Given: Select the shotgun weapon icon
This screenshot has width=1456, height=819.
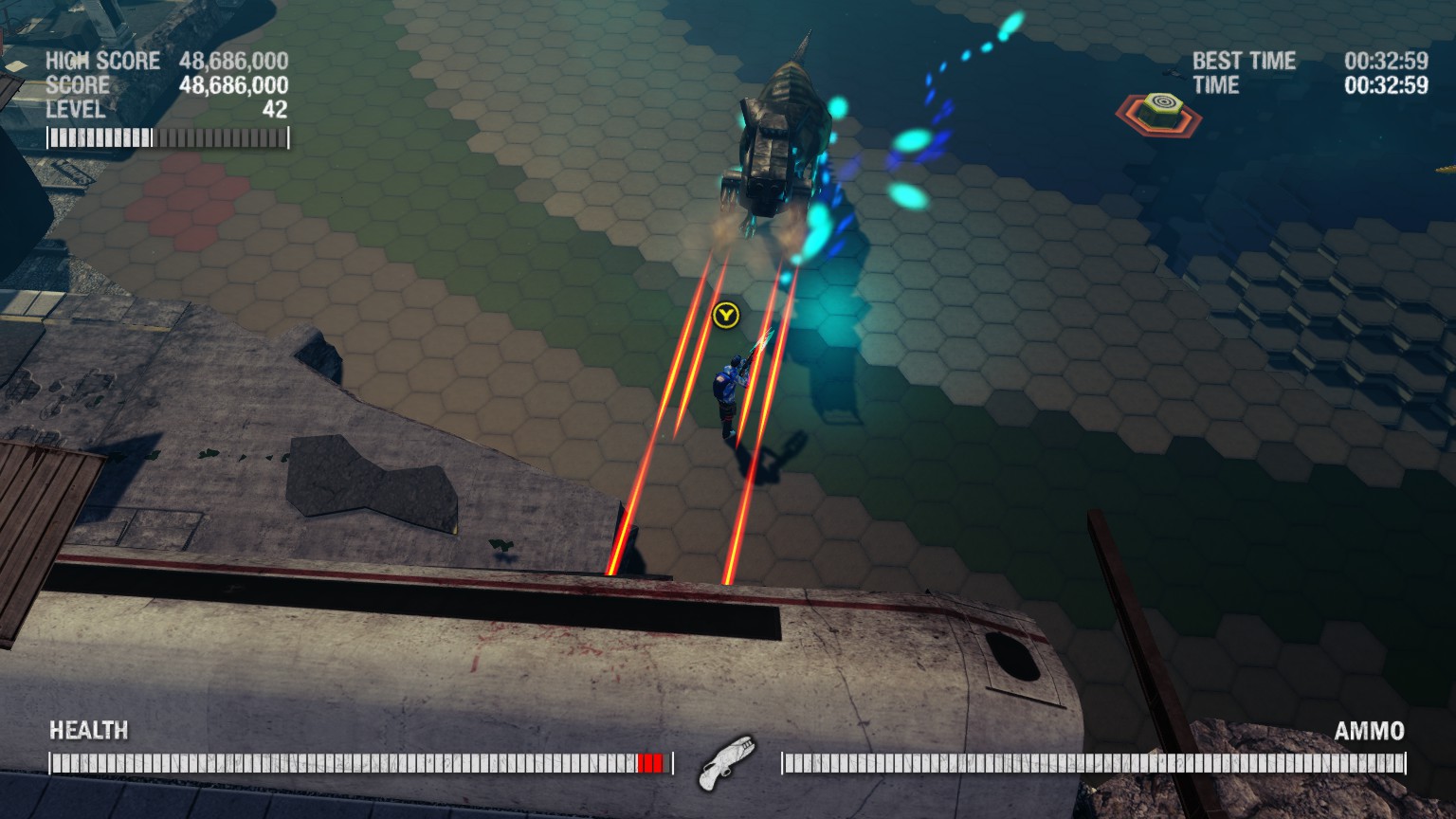Looking at the screenshot, I should tap(727, 761).
